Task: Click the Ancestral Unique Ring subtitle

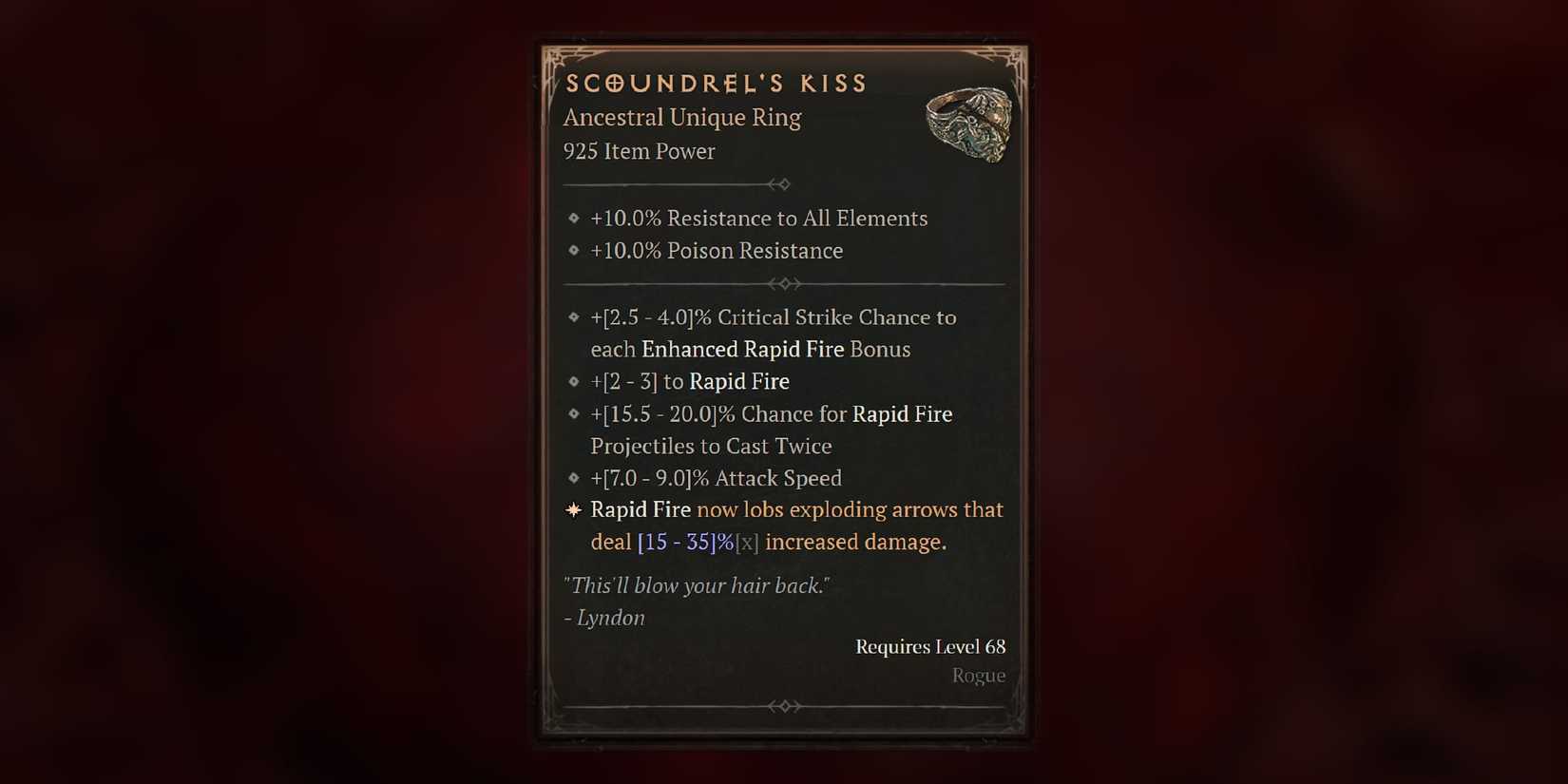Action: pyautogui.click(x=682, y=117)
